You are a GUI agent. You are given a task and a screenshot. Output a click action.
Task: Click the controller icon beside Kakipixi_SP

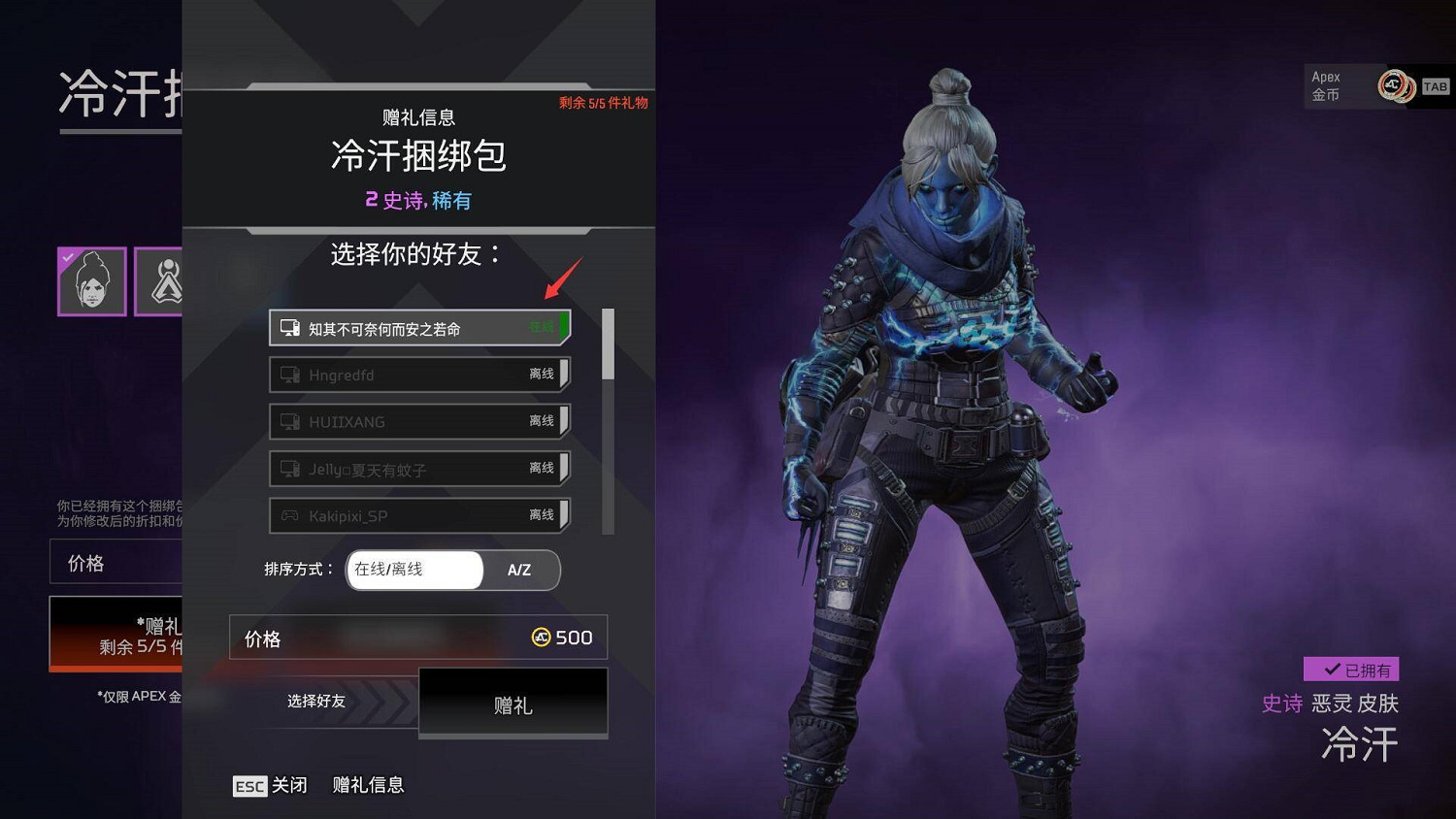(x=289, y=515)
